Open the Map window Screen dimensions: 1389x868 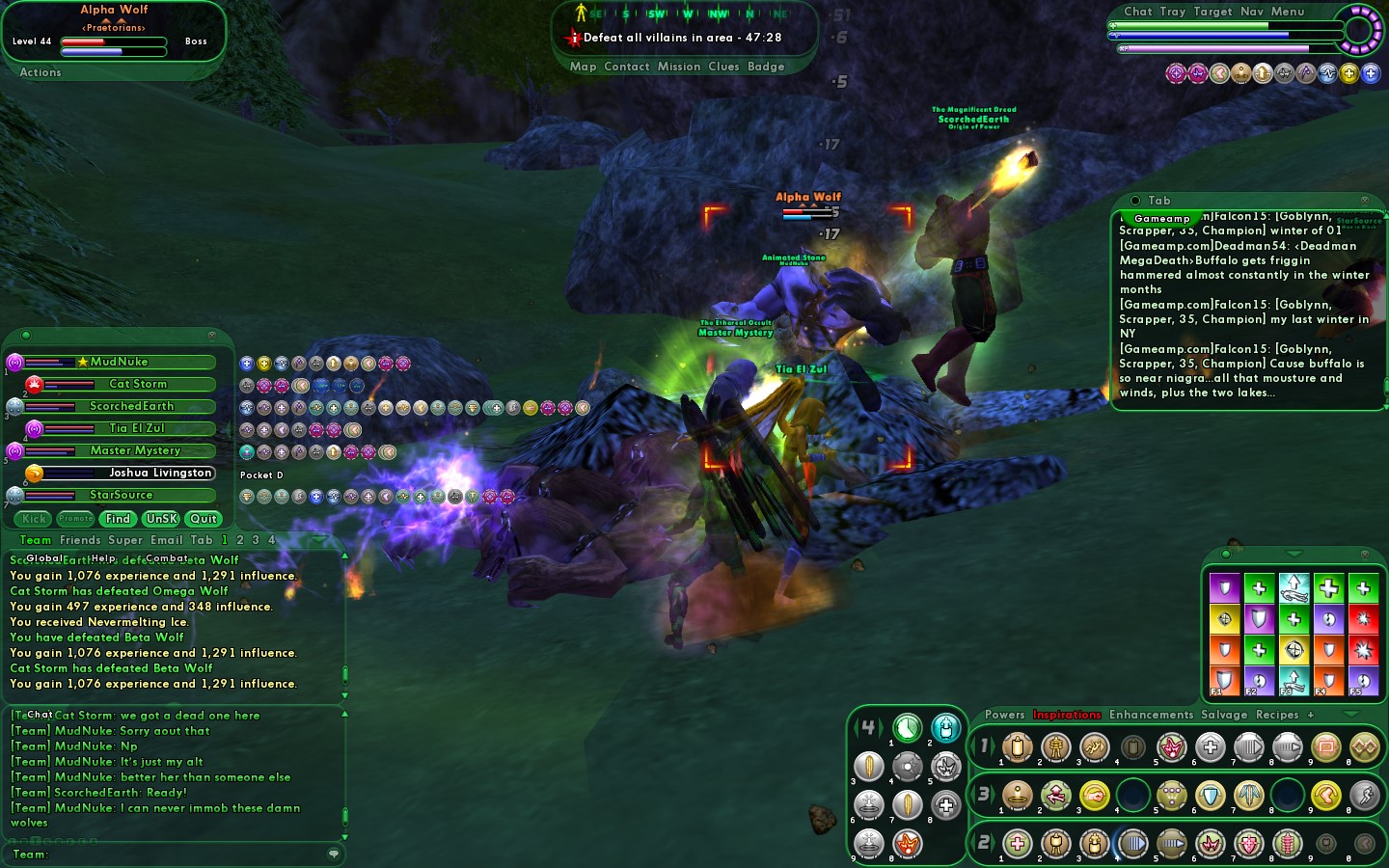(583, 67)
